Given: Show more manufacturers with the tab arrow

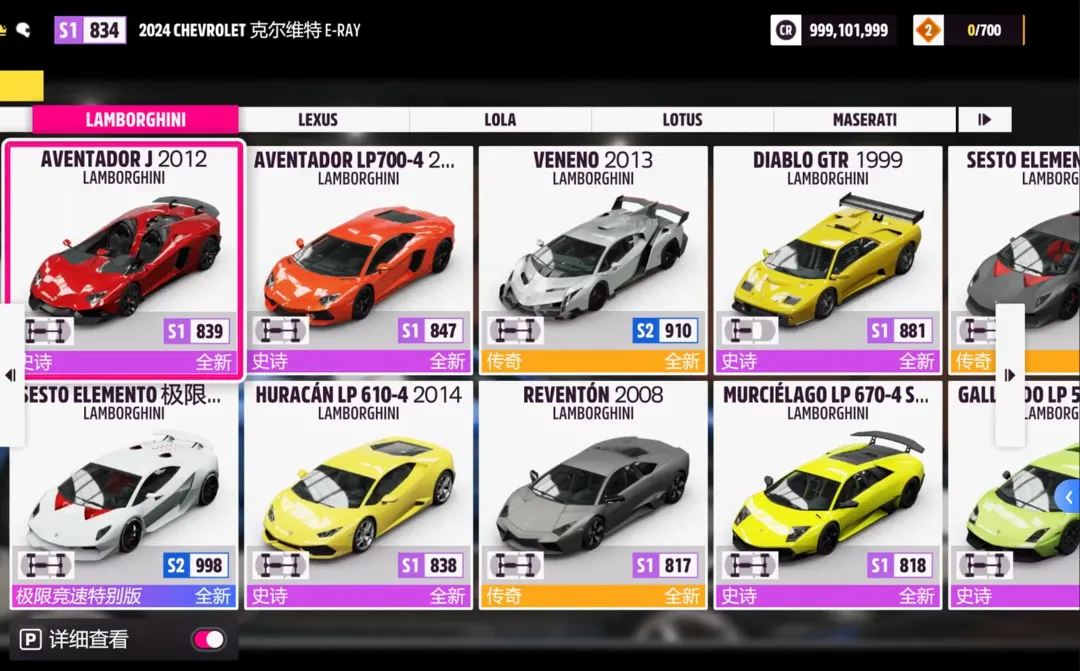Looking at the screenshot, I should point(985,120).
